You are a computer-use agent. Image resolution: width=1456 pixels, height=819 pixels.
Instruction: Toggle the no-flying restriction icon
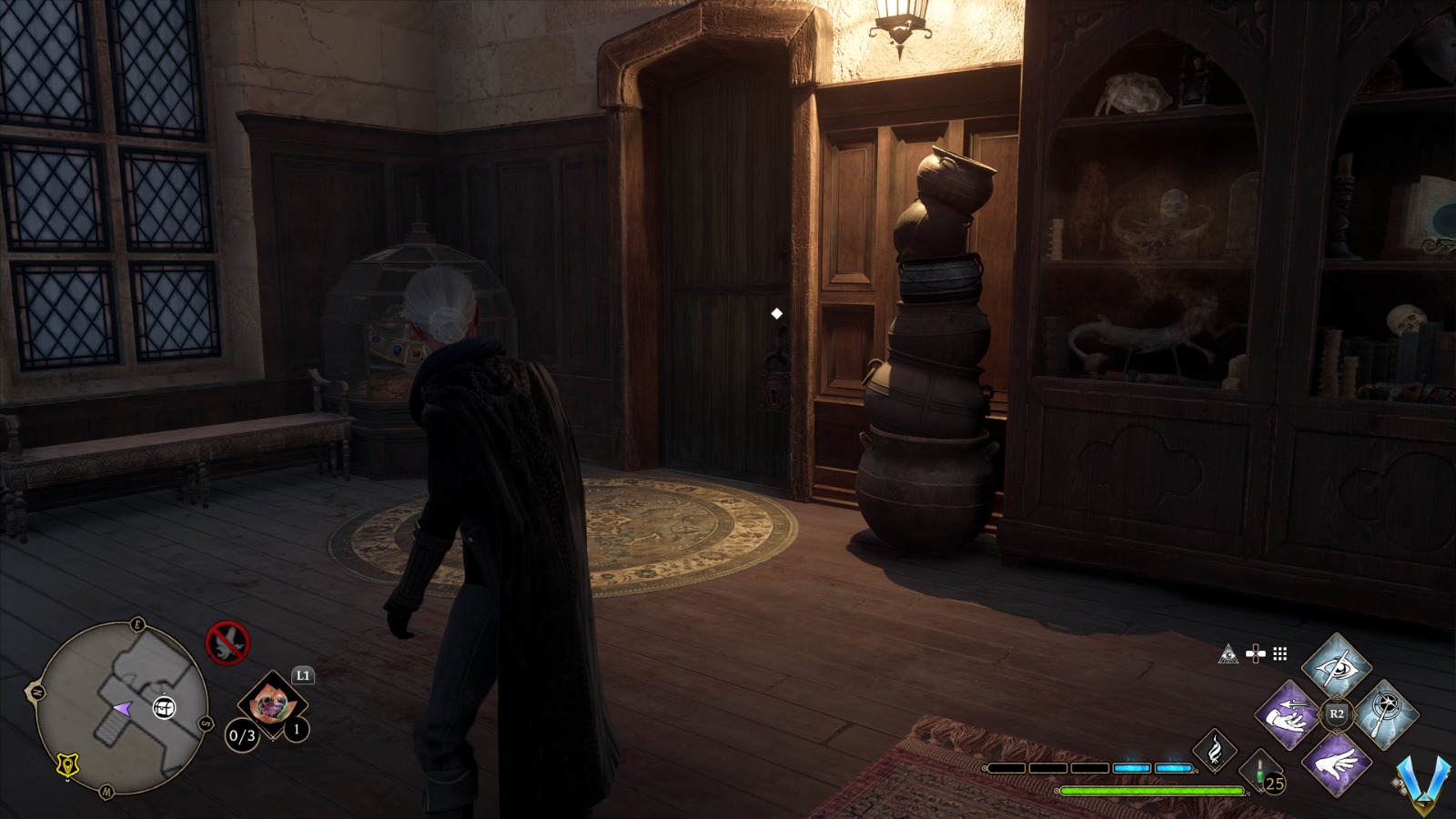[x=230, y=643]
